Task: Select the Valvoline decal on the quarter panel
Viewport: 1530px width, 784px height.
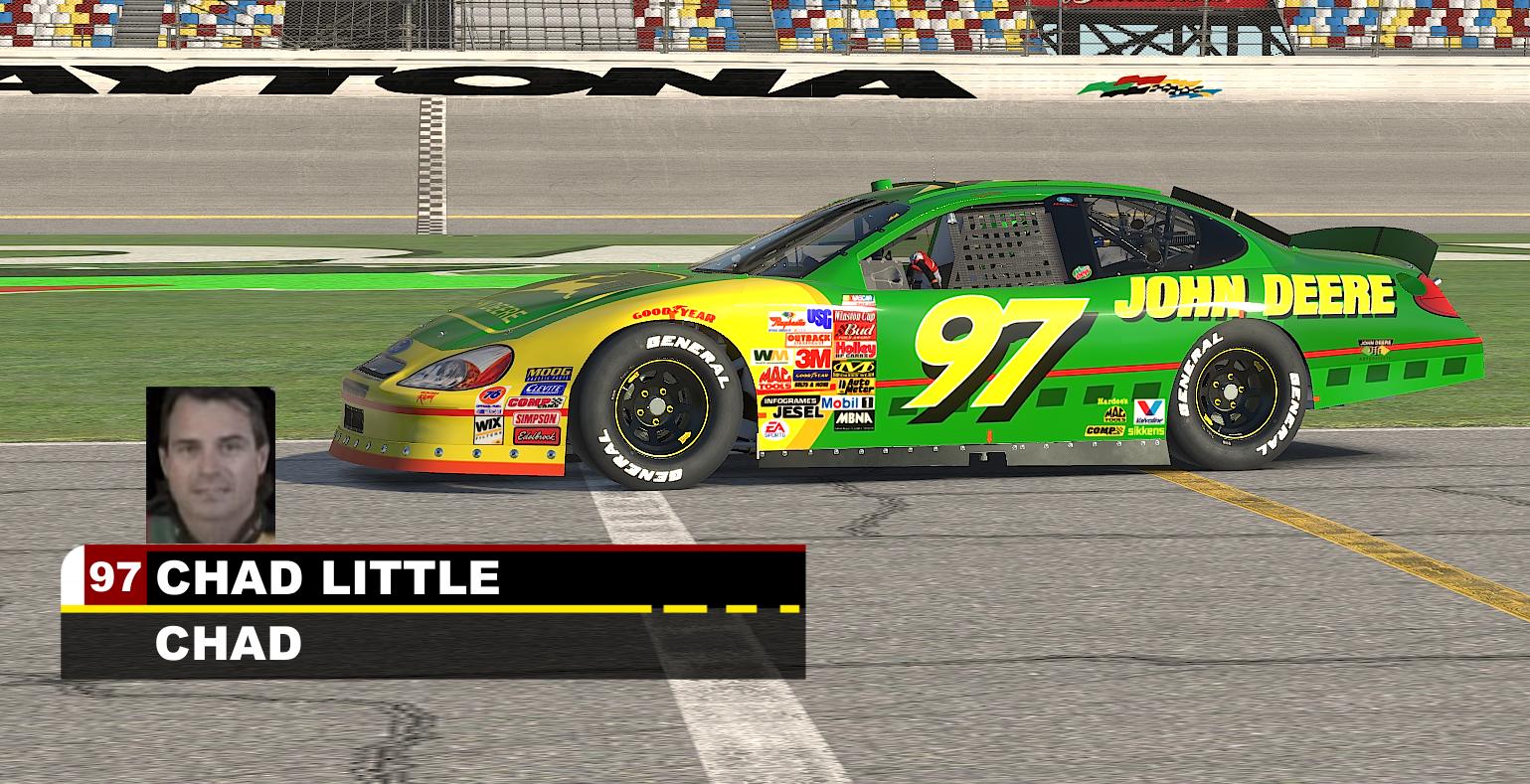Action: [1149, 410]
